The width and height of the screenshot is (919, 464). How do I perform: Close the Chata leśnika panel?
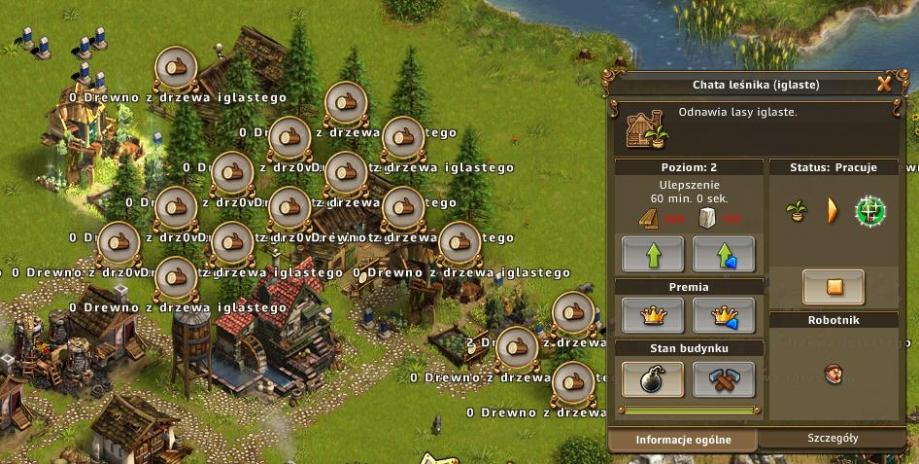tap(884, 84)
